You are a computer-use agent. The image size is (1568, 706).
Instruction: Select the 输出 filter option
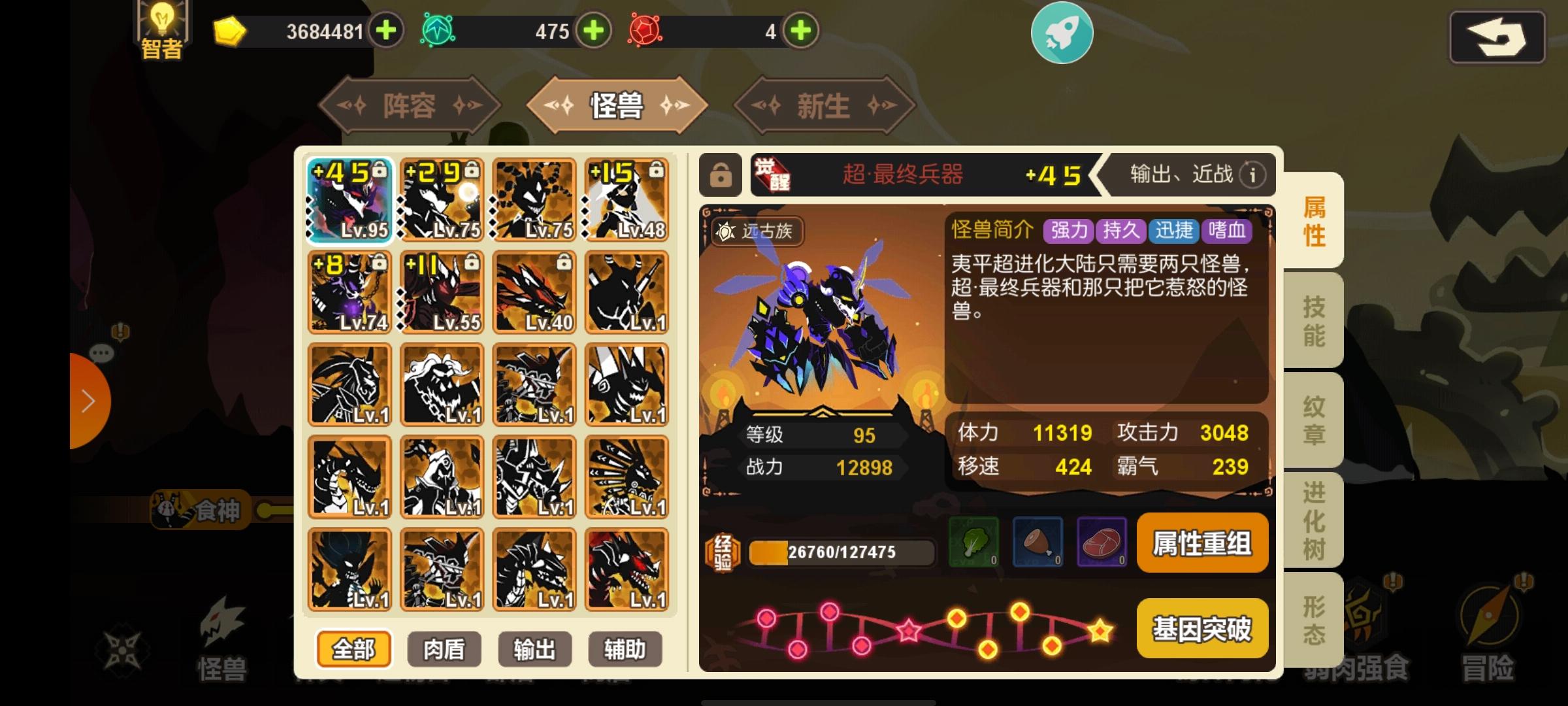pos(534,649)
